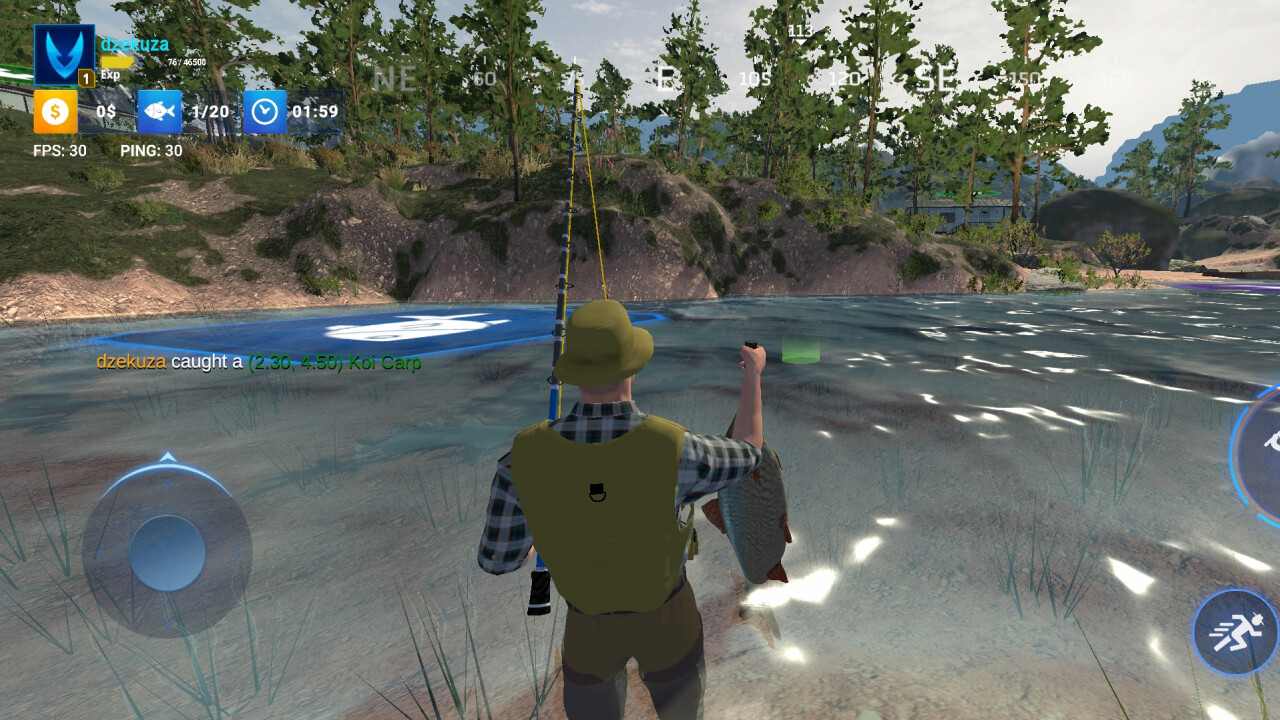Screen dimensions: 1280x720
Task: Tap the 01:59 countdown timer text
Action: tap(315, 111)
